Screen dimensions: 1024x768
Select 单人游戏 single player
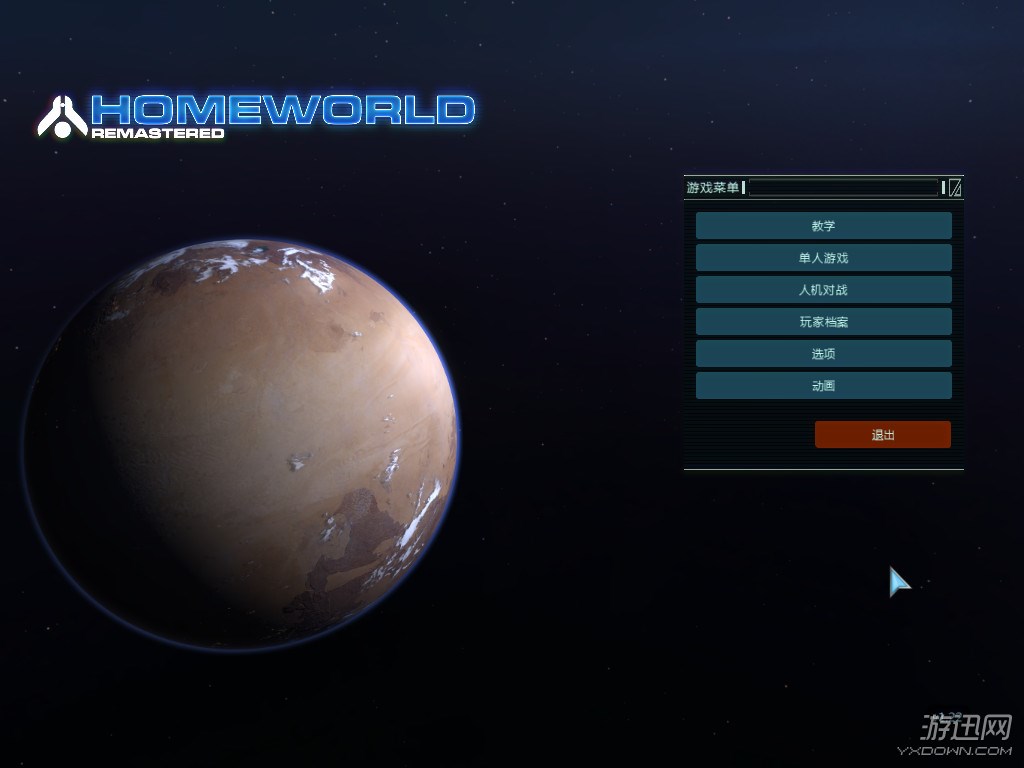coord(823,258)
